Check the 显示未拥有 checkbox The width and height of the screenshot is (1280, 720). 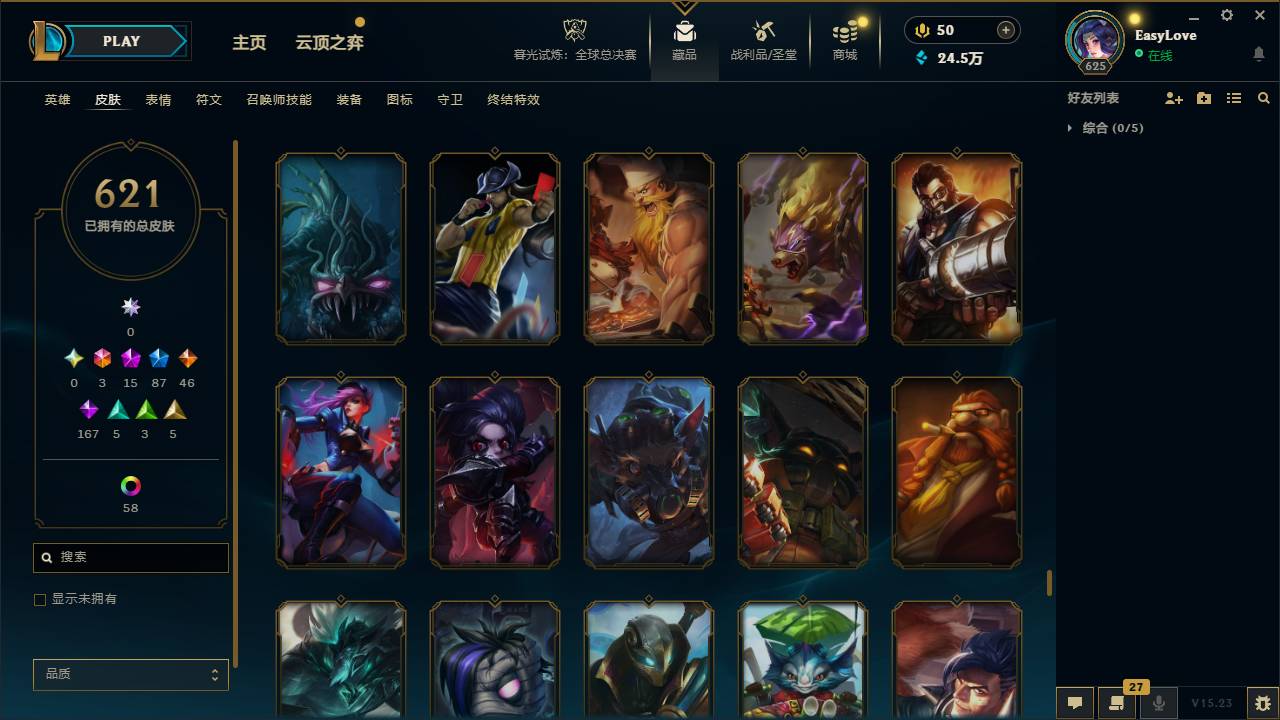pyautogui.click(x=40, y=599)
